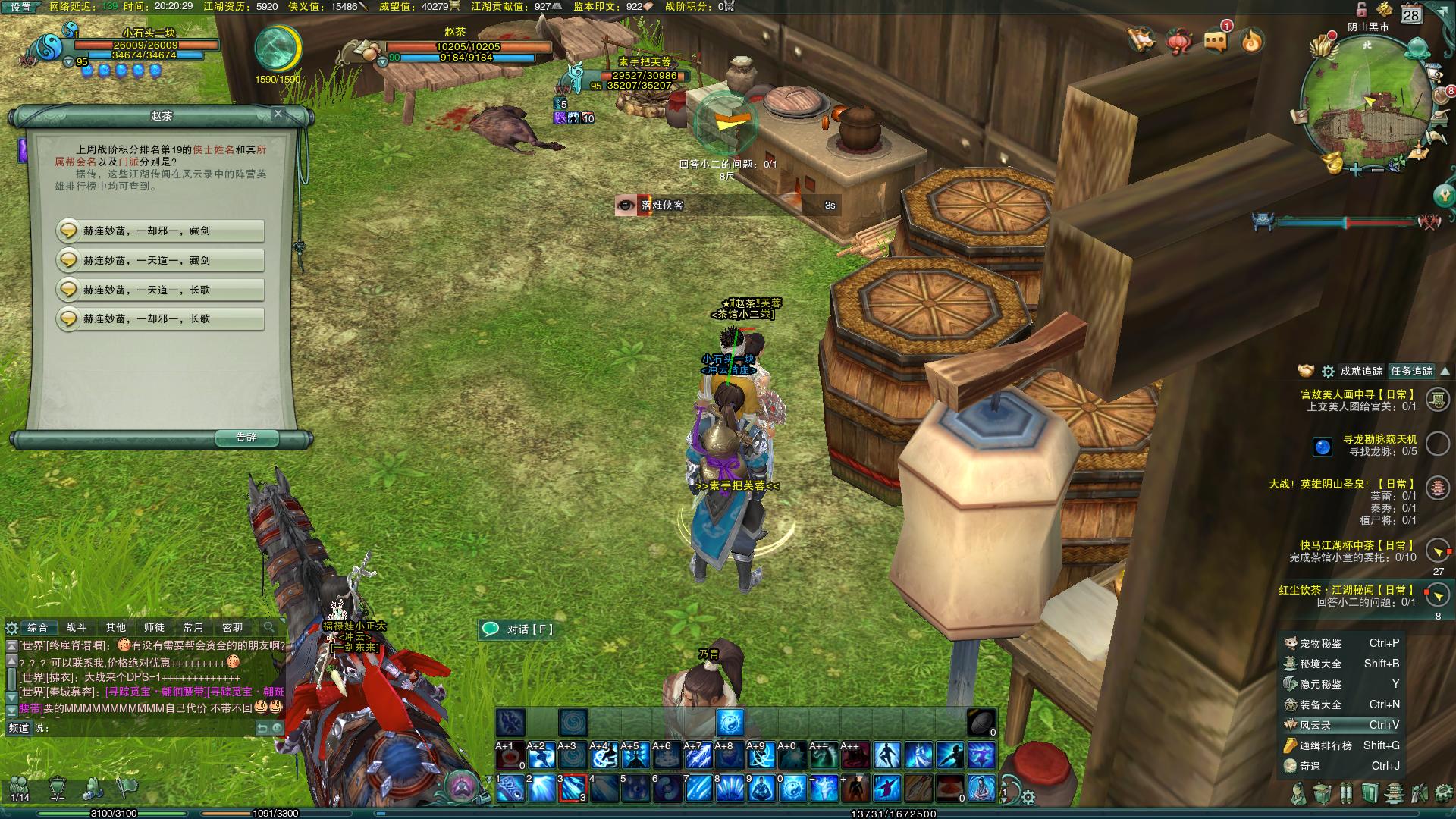This screenshot has height=819, width=1456.
Task: Close the 赵茶 dialogue scroll
Action: coord(278,114)
